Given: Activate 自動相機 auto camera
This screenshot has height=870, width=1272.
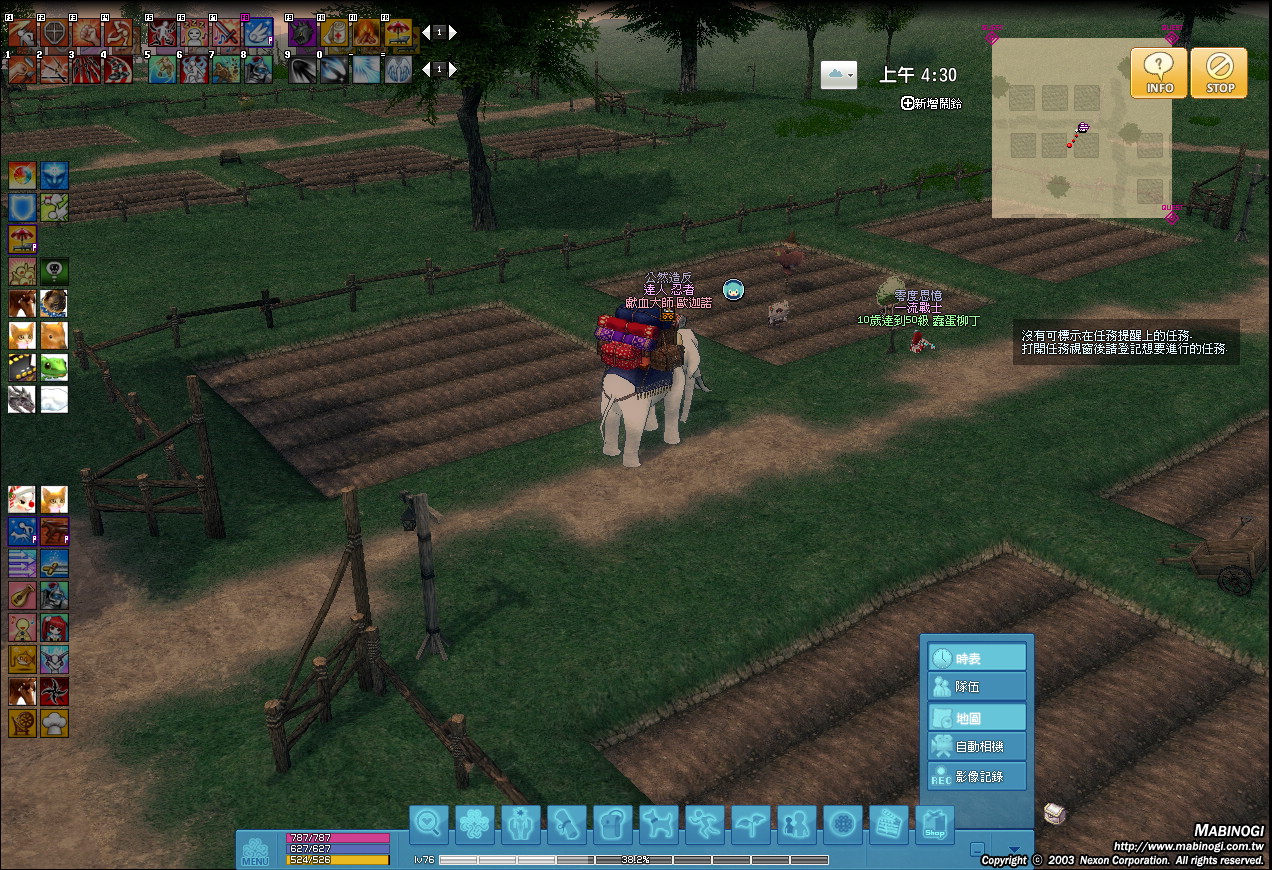Looking at the screenshot, I should (978, 746).
